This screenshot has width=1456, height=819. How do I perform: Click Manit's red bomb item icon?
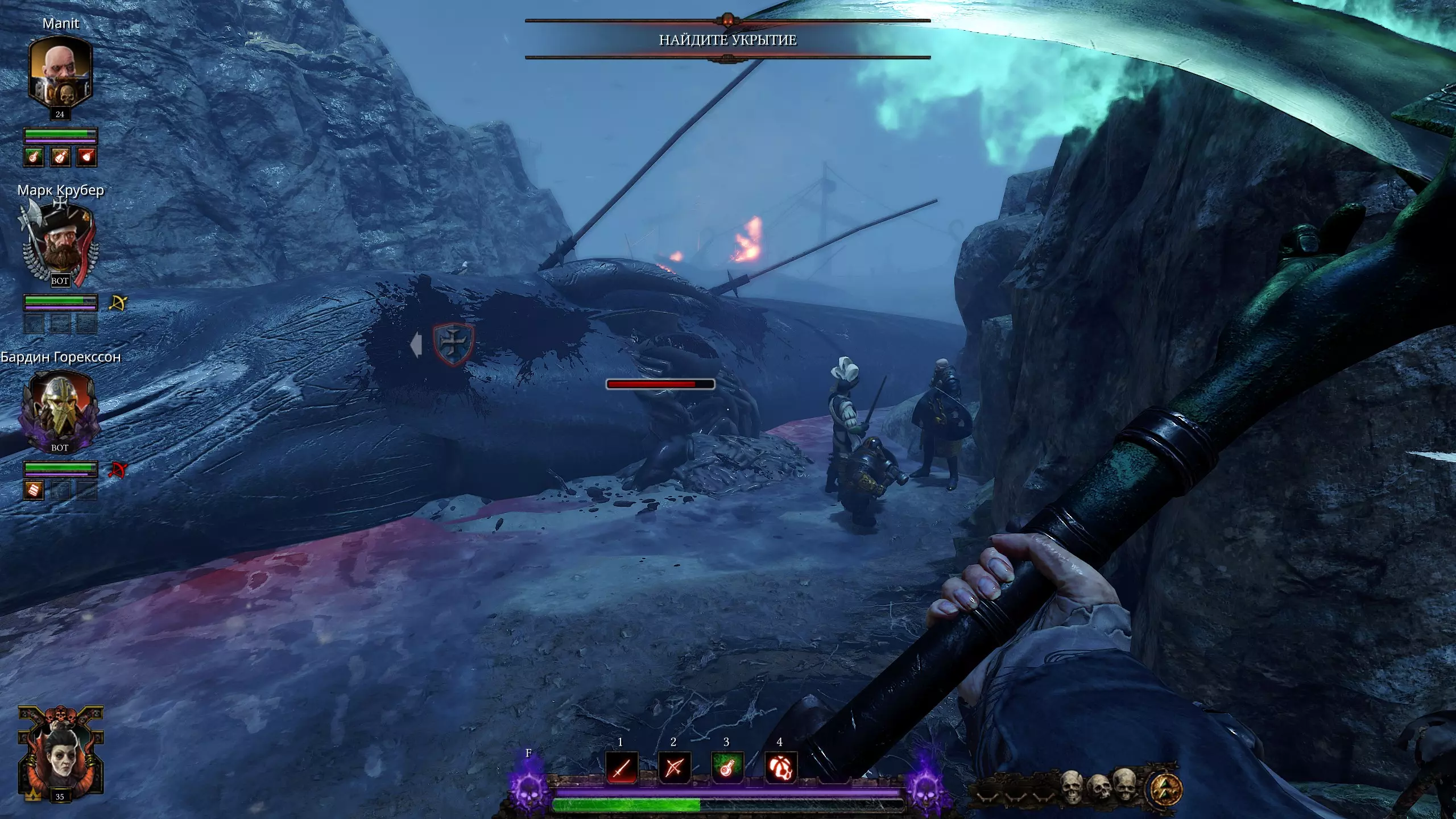pyautogui.click(x=87, y=156)
